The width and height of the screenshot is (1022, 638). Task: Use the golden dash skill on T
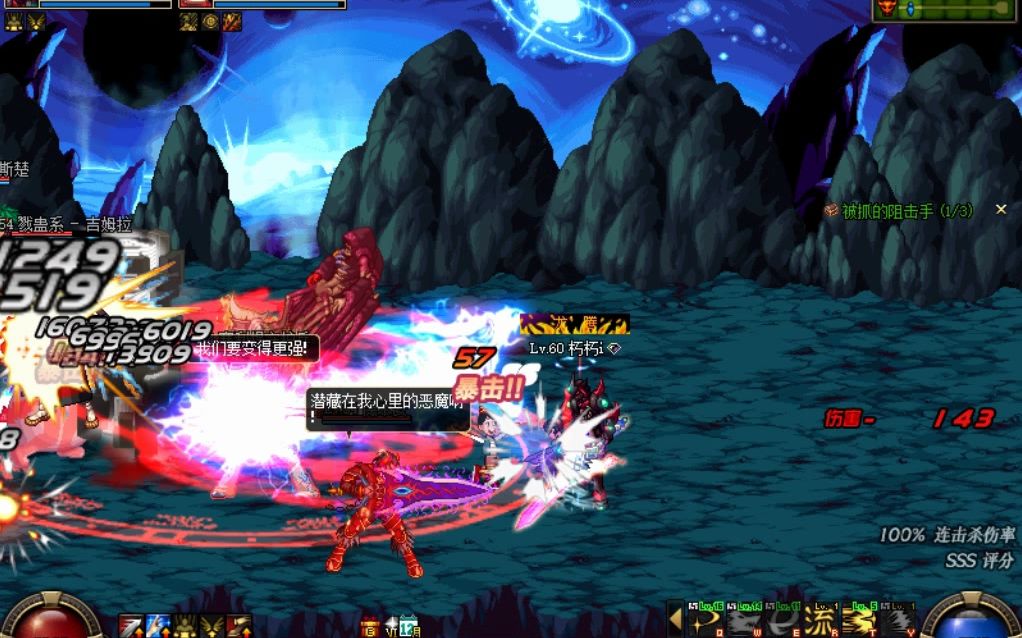click(x=859, y=621)
